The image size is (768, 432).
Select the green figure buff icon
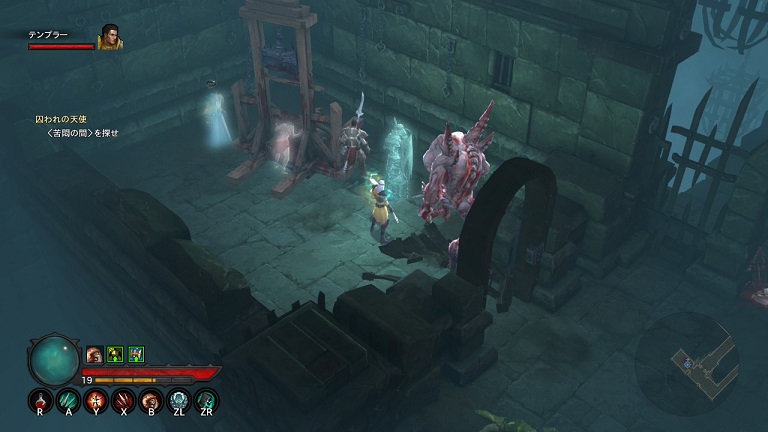tap(115, 353)
